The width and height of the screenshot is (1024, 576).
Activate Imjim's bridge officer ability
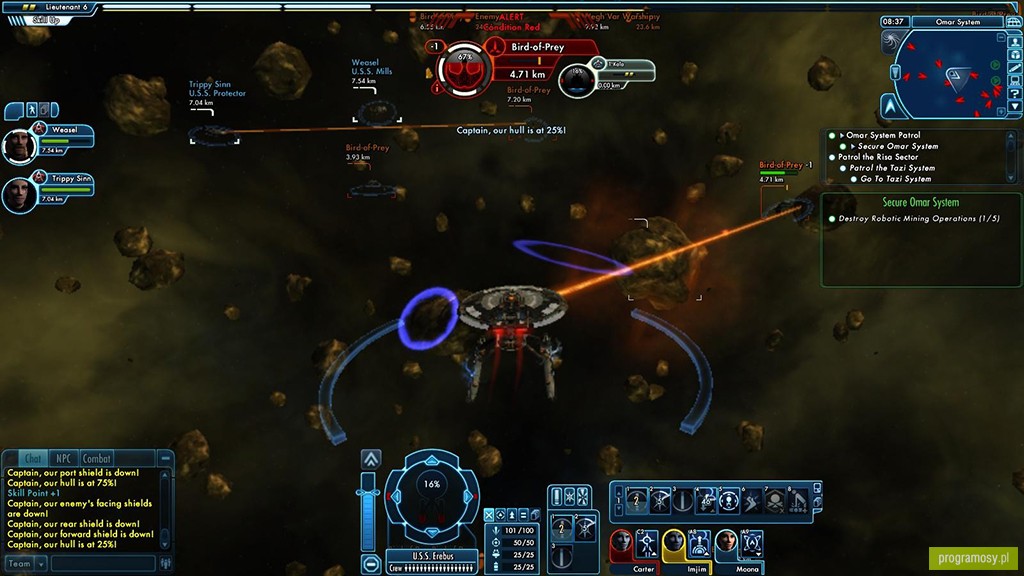[699, 543]
